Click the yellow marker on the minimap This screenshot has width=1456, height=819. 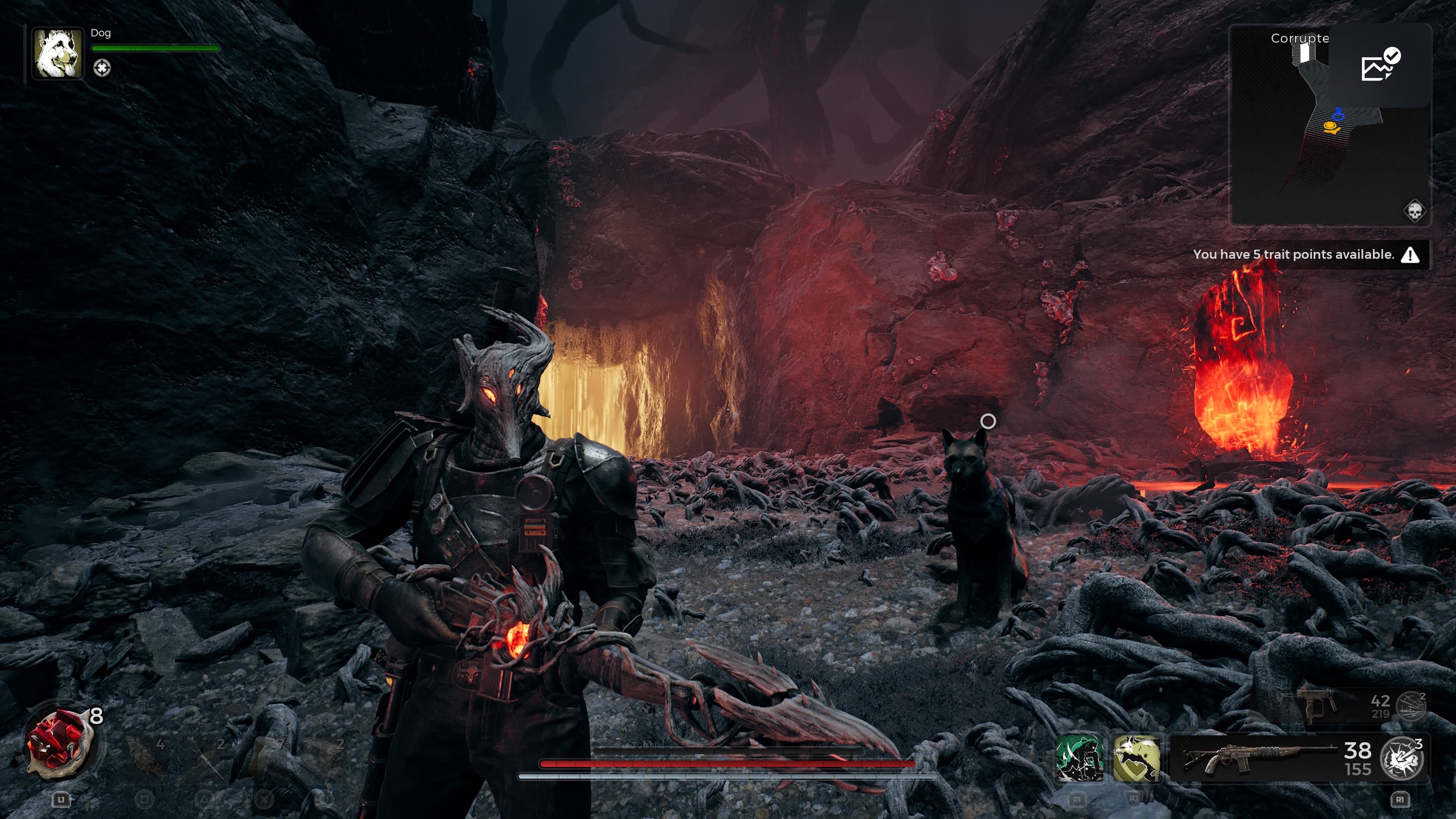tap(1332, 128)
